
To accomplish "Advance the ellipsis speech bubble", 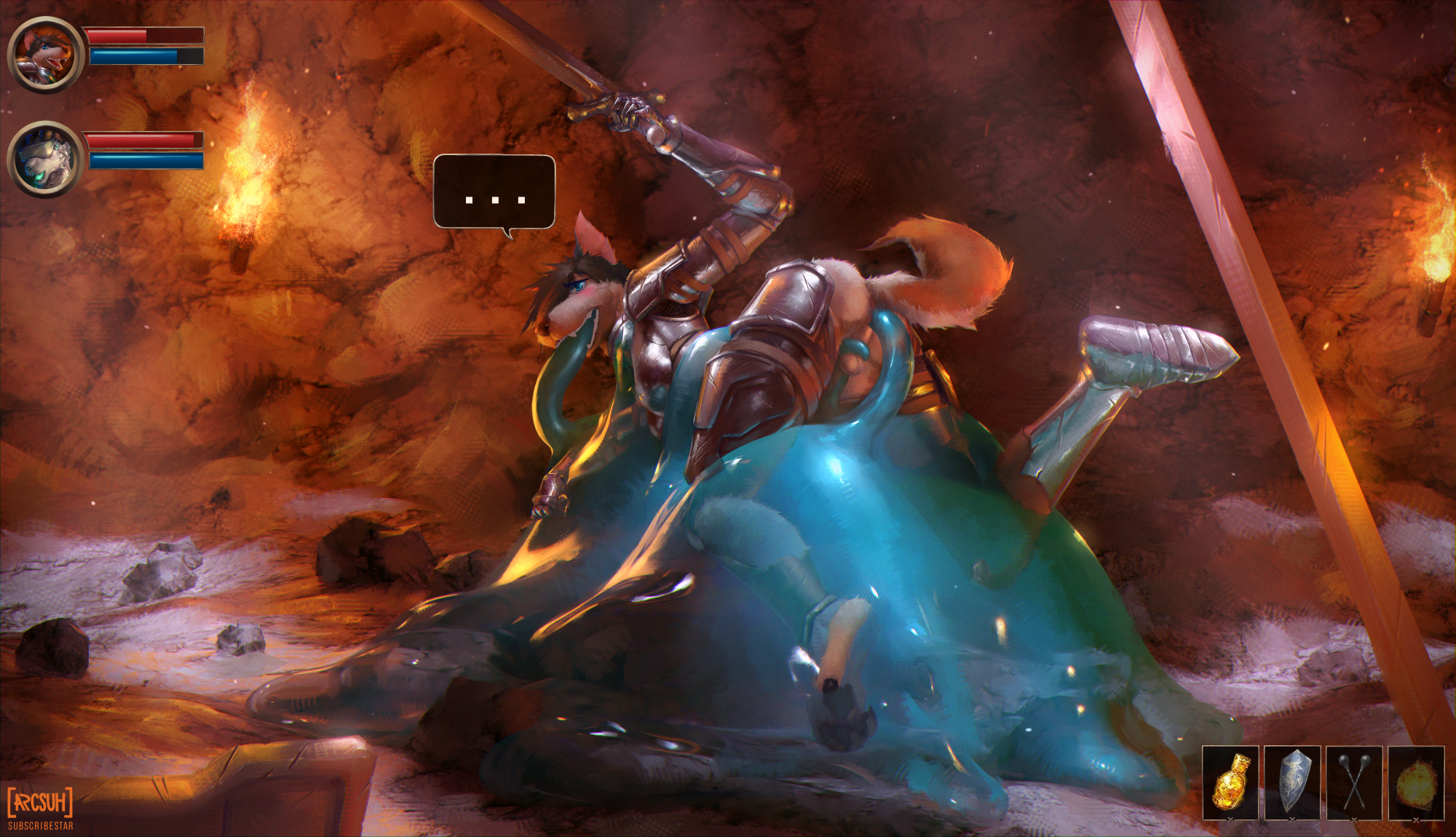I will (494, 192).
